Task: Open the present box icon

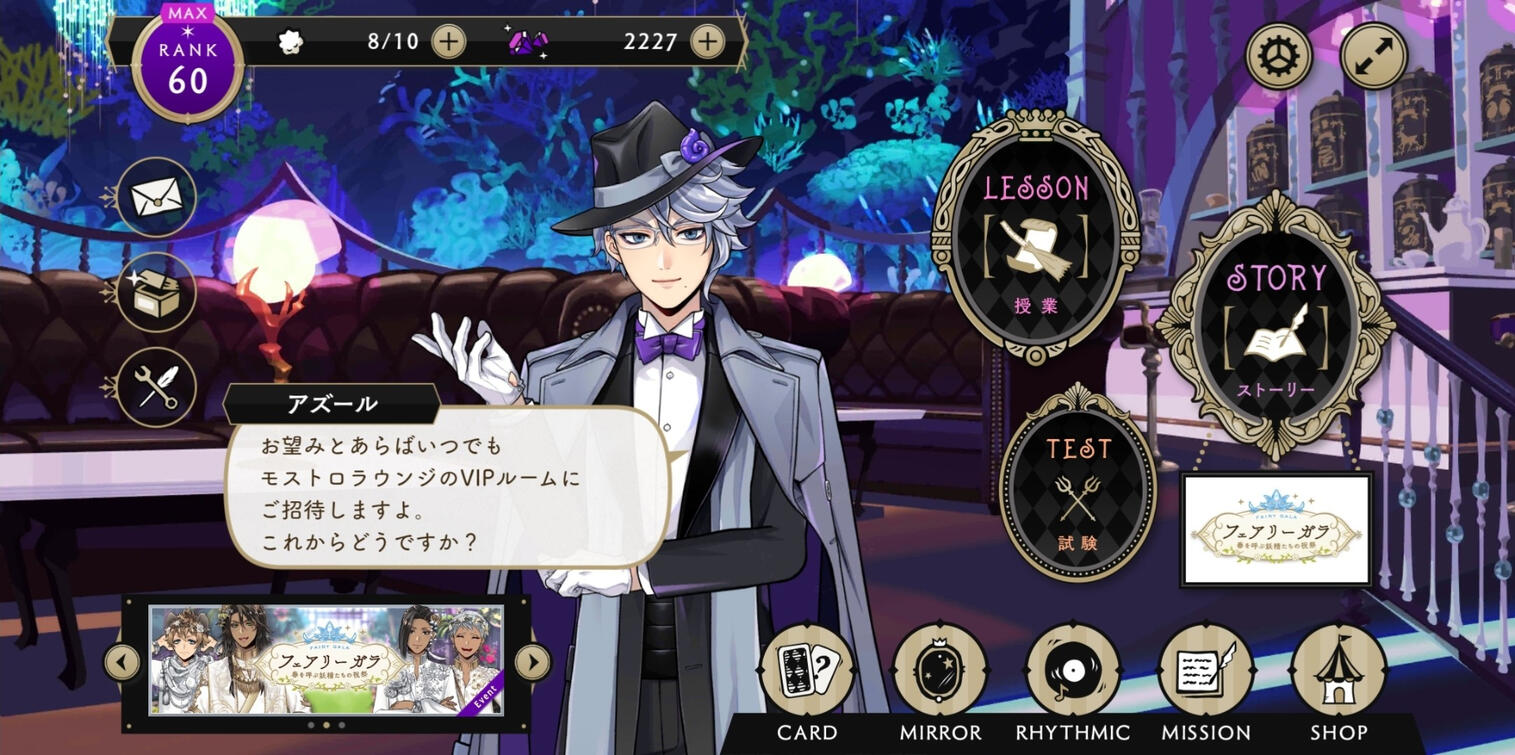Action: (156, 292)
